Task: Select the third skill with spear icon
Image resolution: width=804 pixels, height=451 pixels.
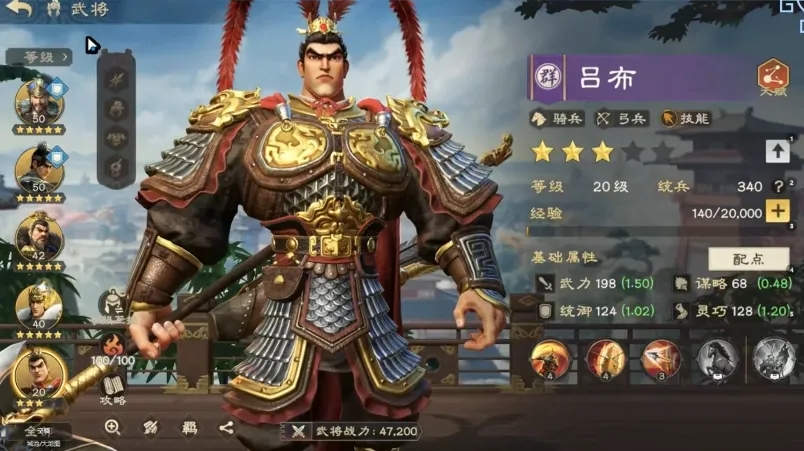Action: coord(660,358)
